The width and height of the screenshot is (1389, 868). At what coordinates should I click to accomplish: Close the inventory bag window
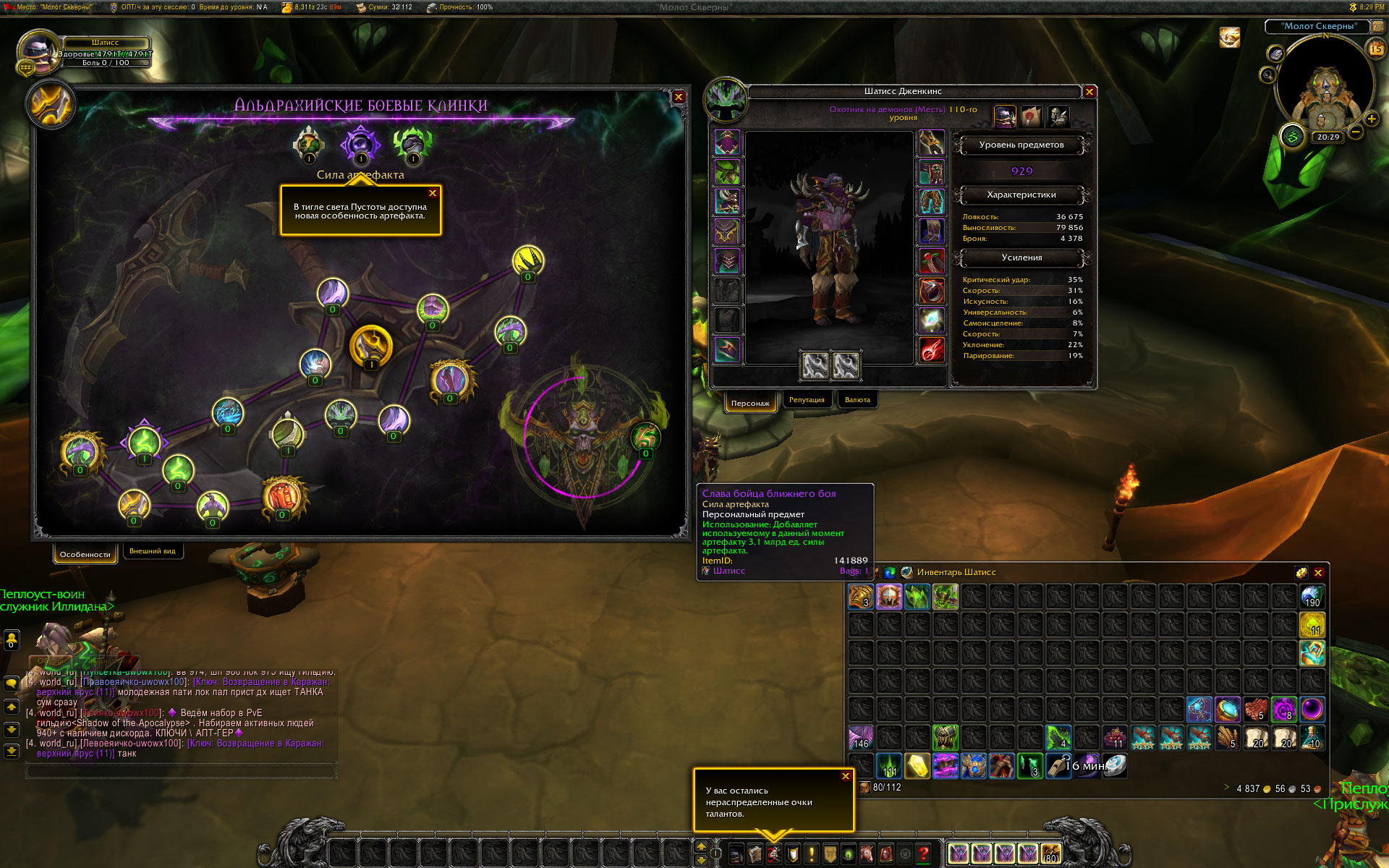(1318, 573)
